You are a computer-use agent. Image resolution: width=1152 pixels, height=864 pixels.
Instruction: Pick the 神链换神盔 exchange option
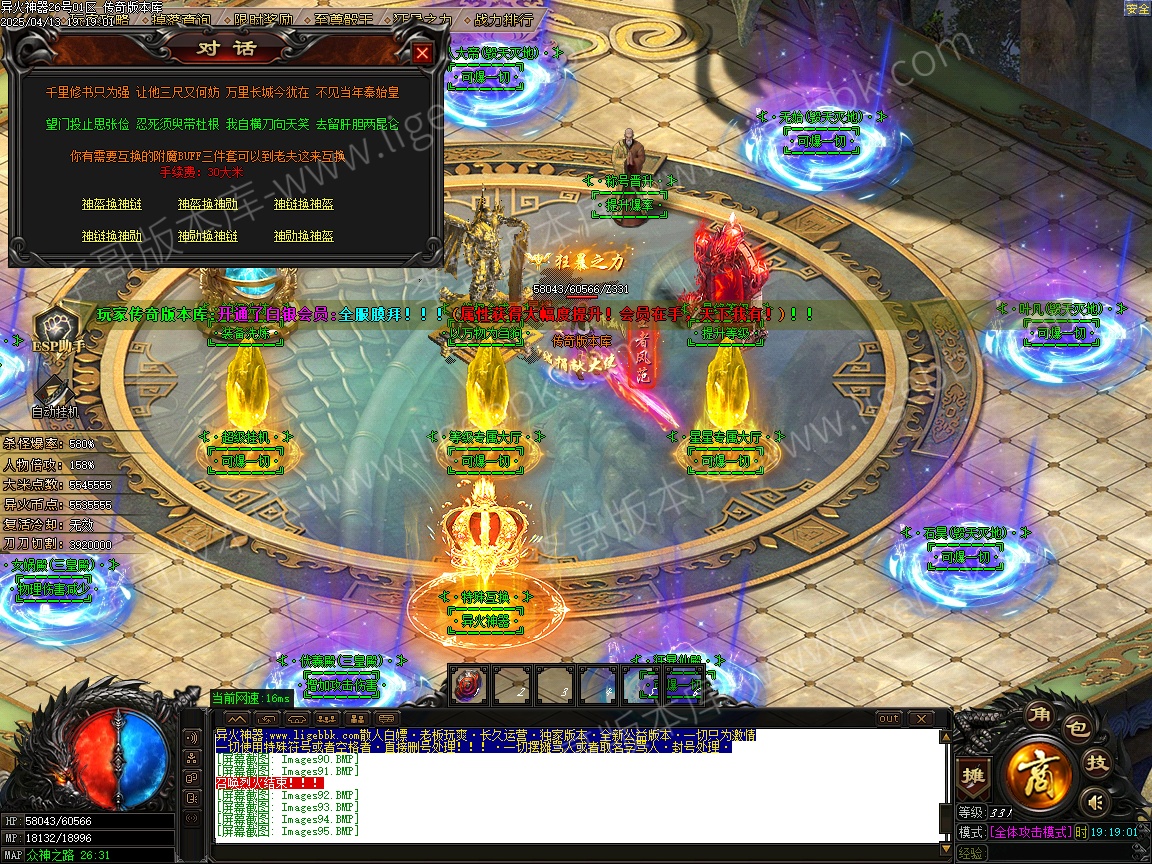click(x=303, y=204)
